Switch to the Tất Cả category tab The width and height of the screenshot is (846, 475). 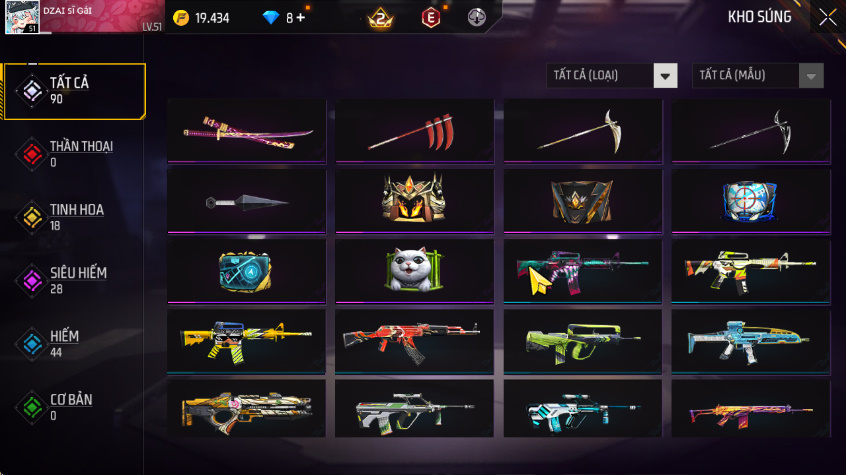[73, 91]
